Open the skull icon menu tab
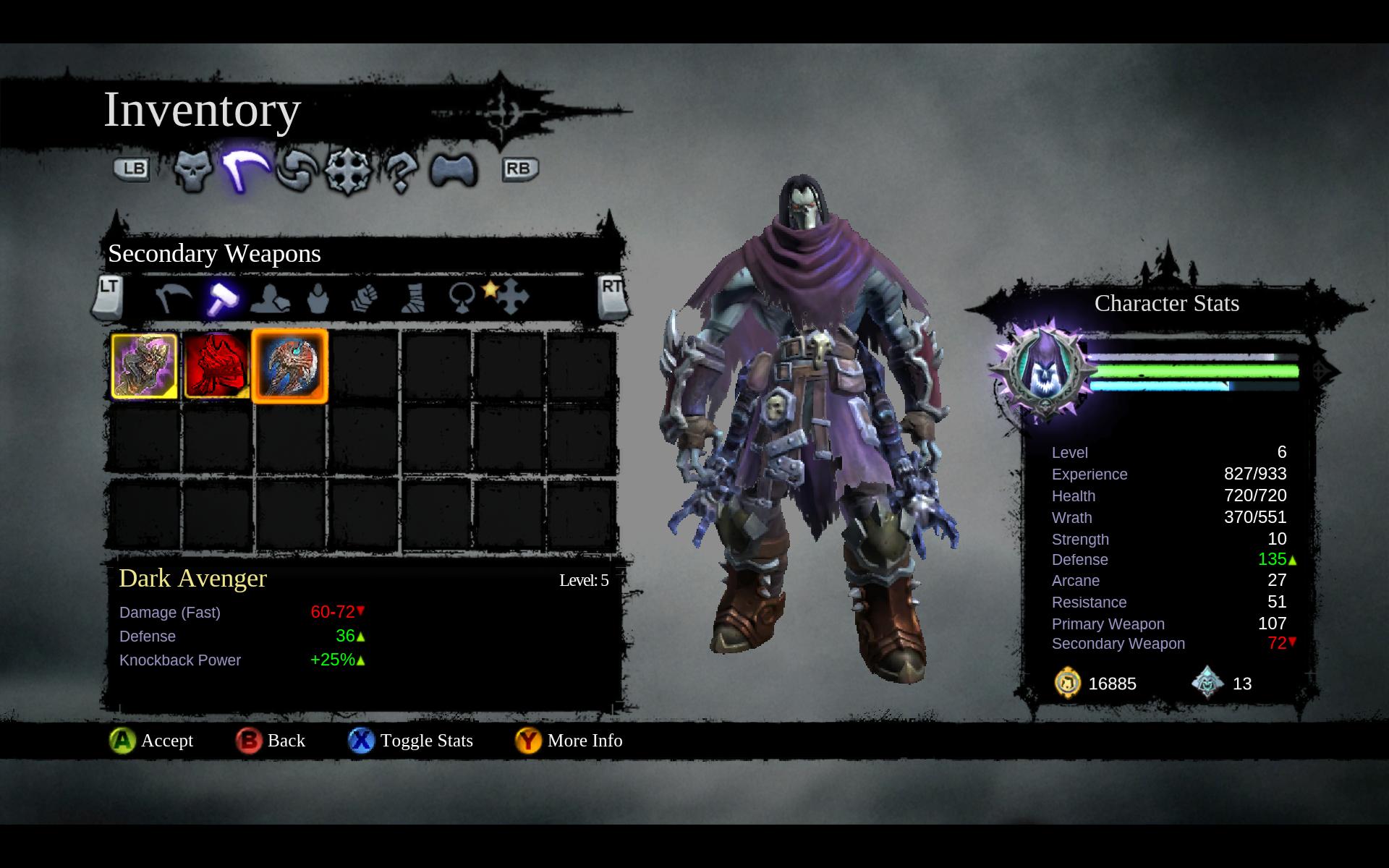Viewport: 1389px width, 868px height. pos(193,171)
